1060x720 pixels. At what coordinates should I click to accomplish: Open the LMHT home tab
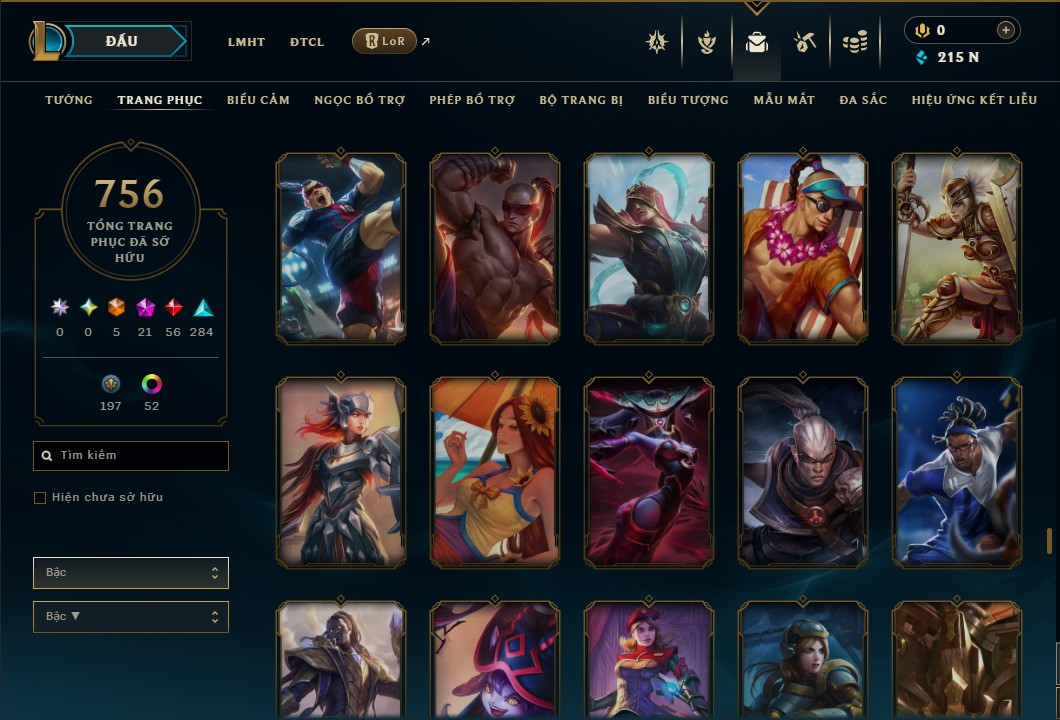[x=246, y=42]
